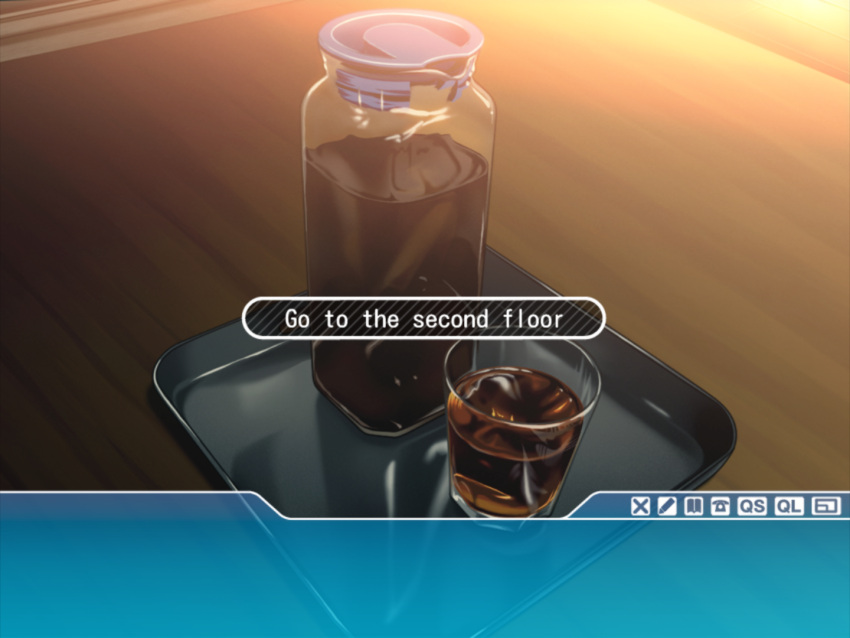Select the telephone icon
Image resolution: width=850 pixels, height=638 pixels.
719,506
